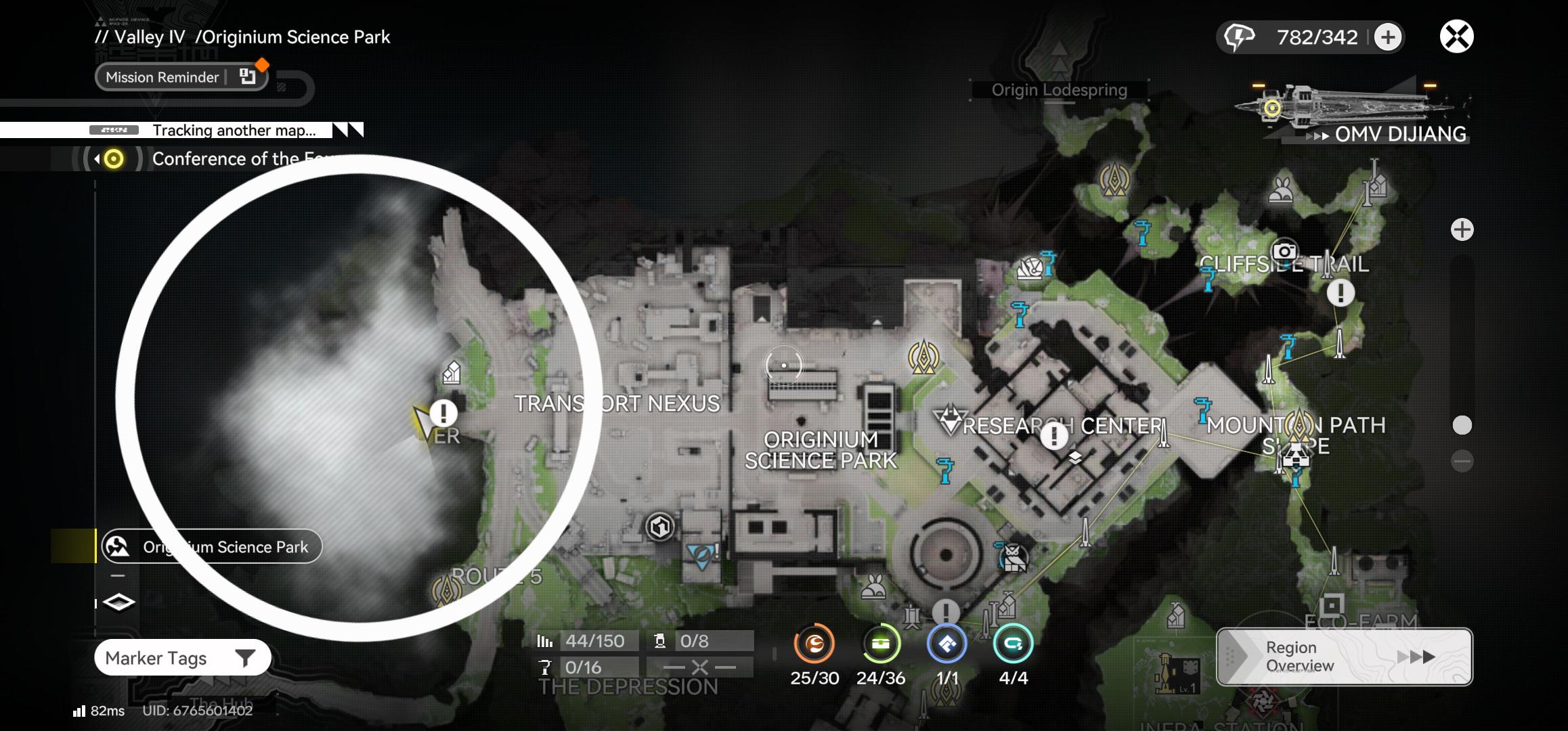This screenshot has width=1568, height=731.
Task: Click the Originium Science Park location button
Action: point(211,546)
